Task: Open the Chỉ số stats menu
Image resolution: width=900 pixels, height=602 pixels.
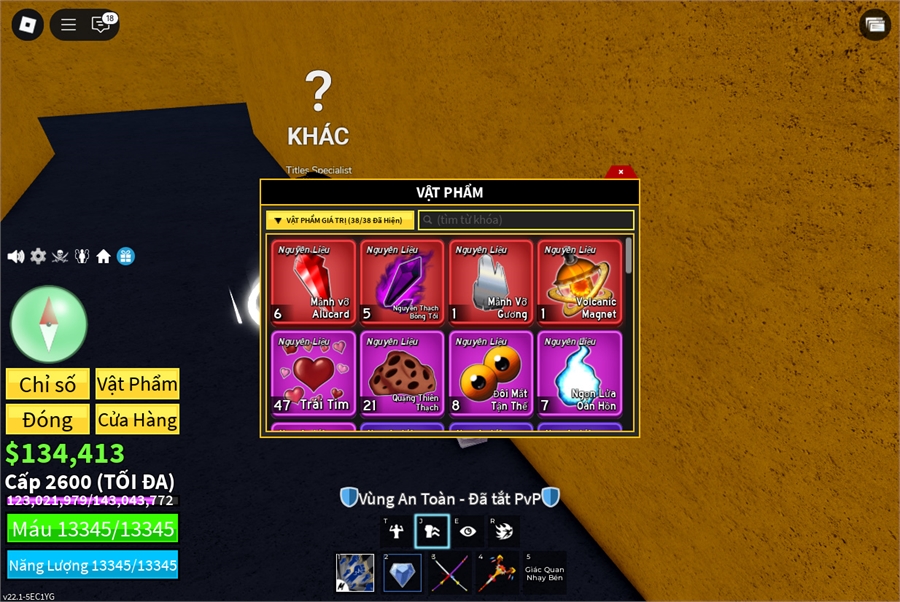Action: click(x=47, y=384)
